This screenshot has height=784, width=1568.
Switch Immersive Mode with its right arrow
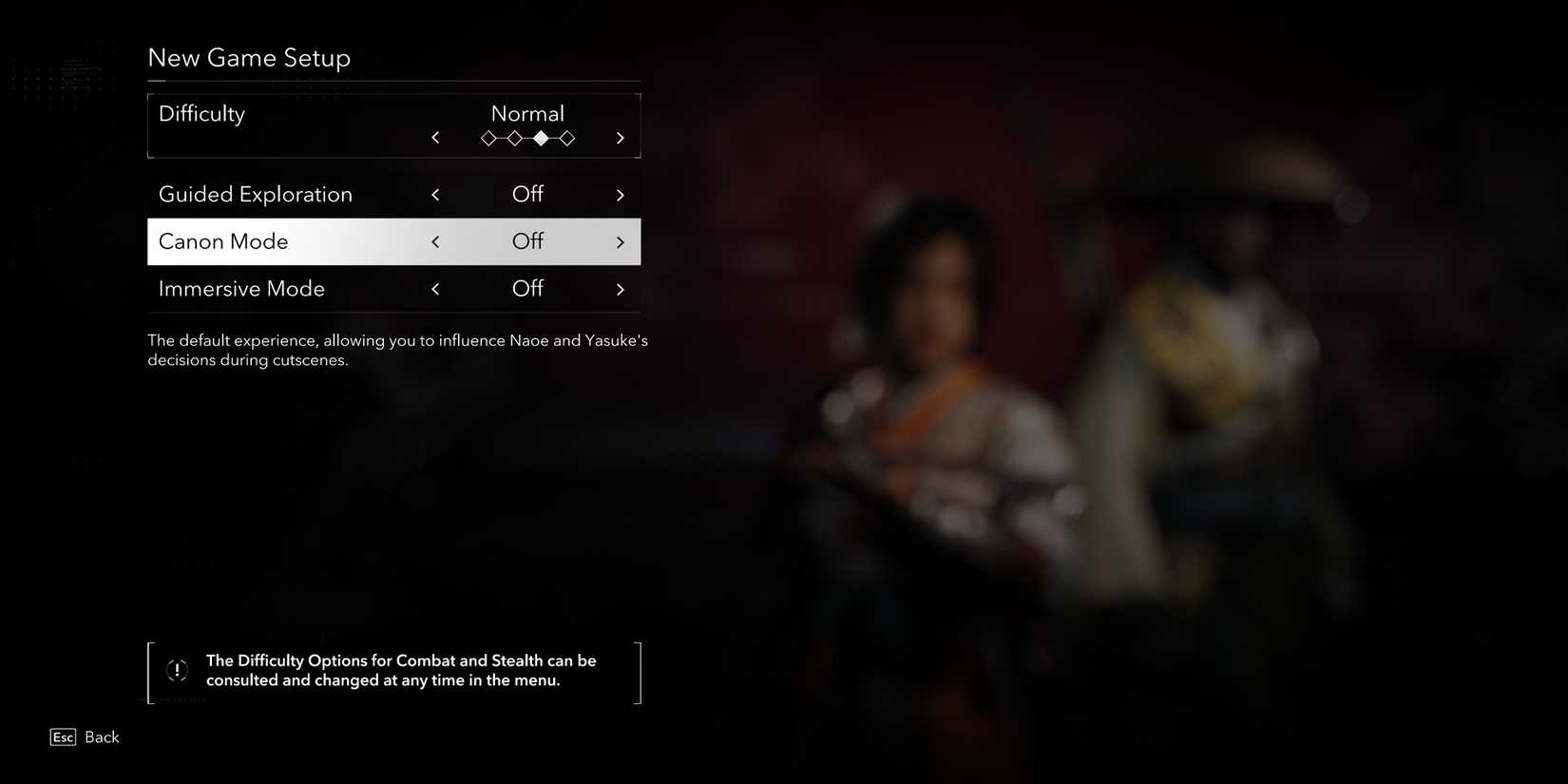point(621,289)
